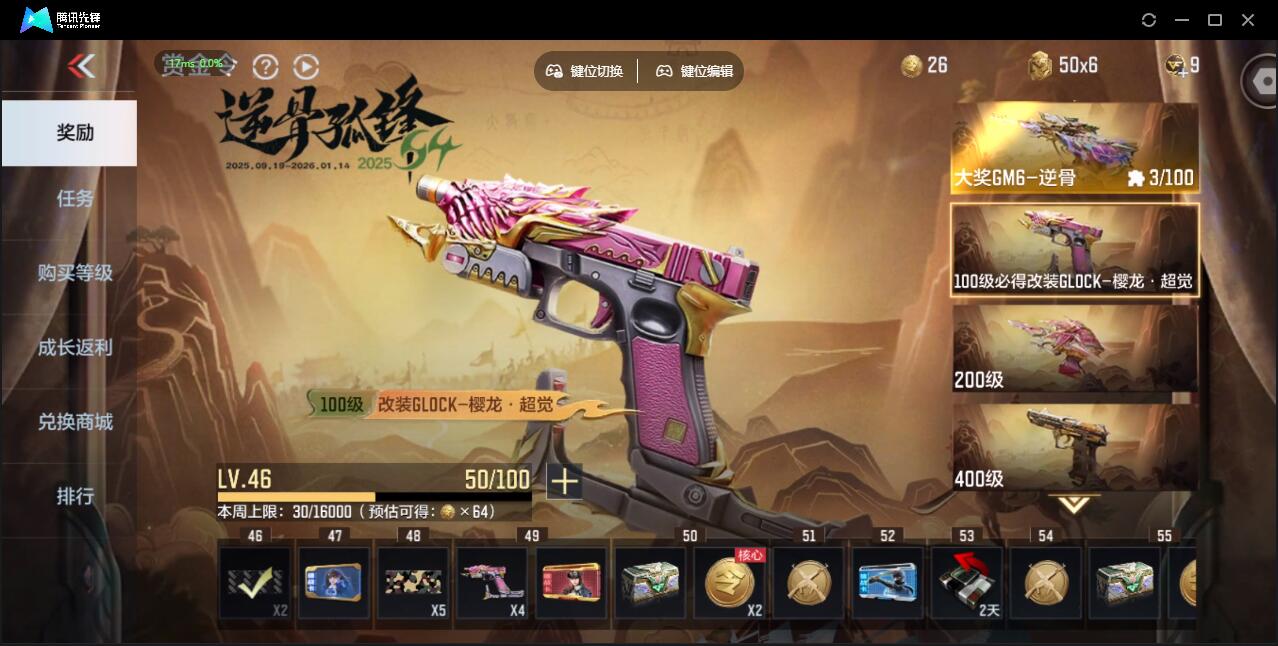Open 键位编辑 key mapping editor
1278x646 pixels.
point(695,71)
